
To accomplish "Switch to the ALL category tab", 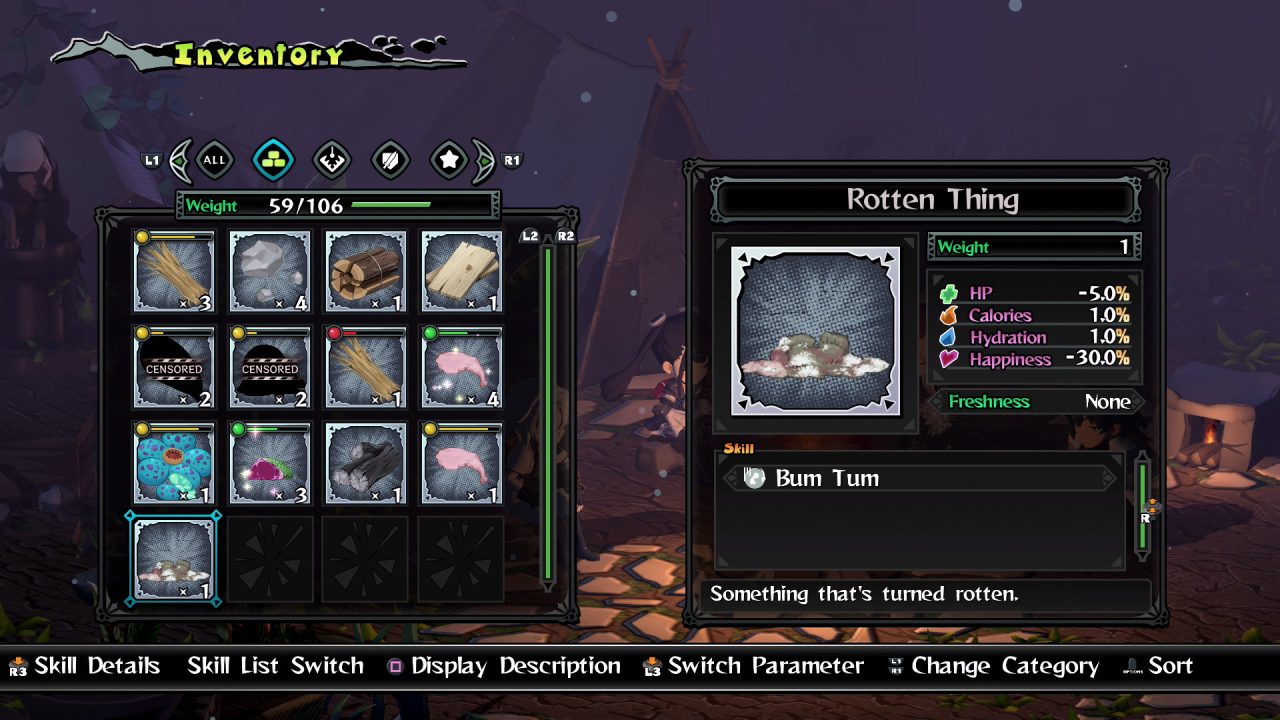I will point(214,159).
